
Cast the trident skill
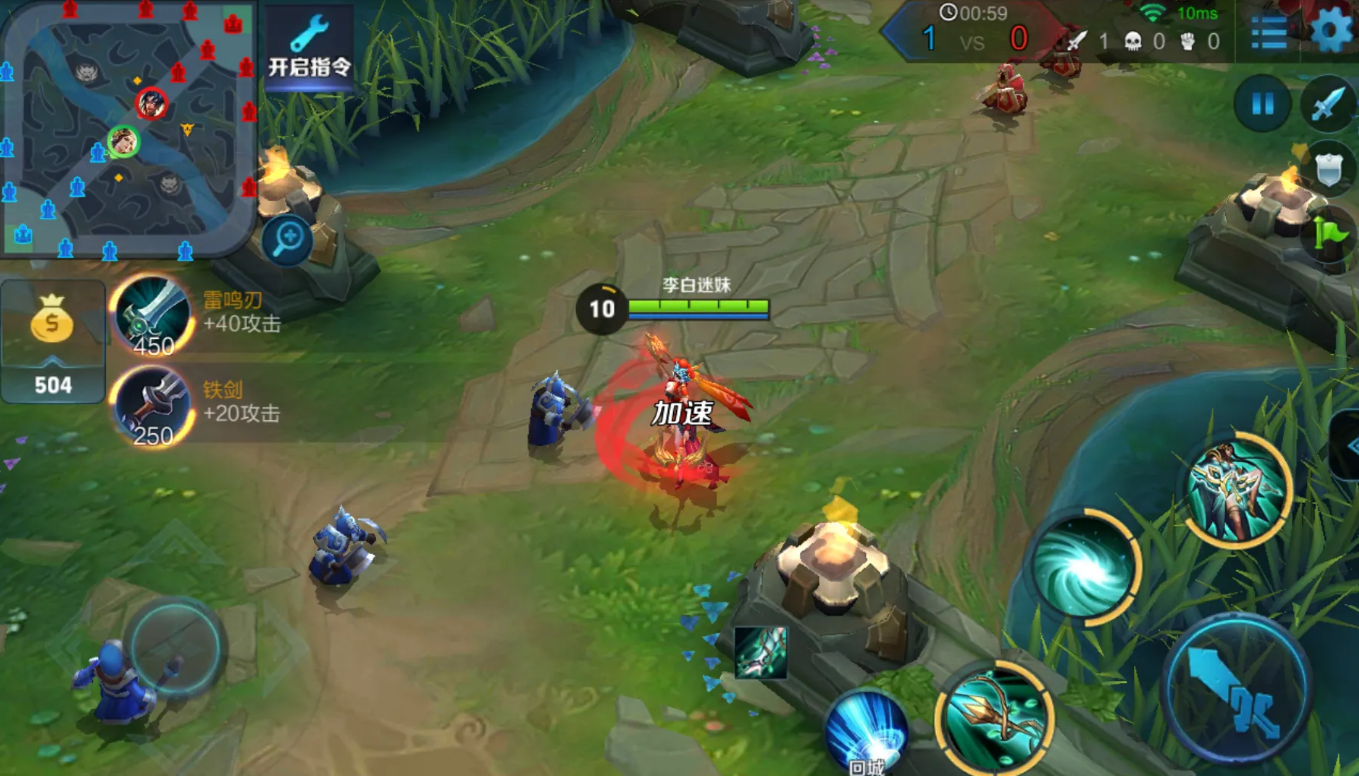995,718
